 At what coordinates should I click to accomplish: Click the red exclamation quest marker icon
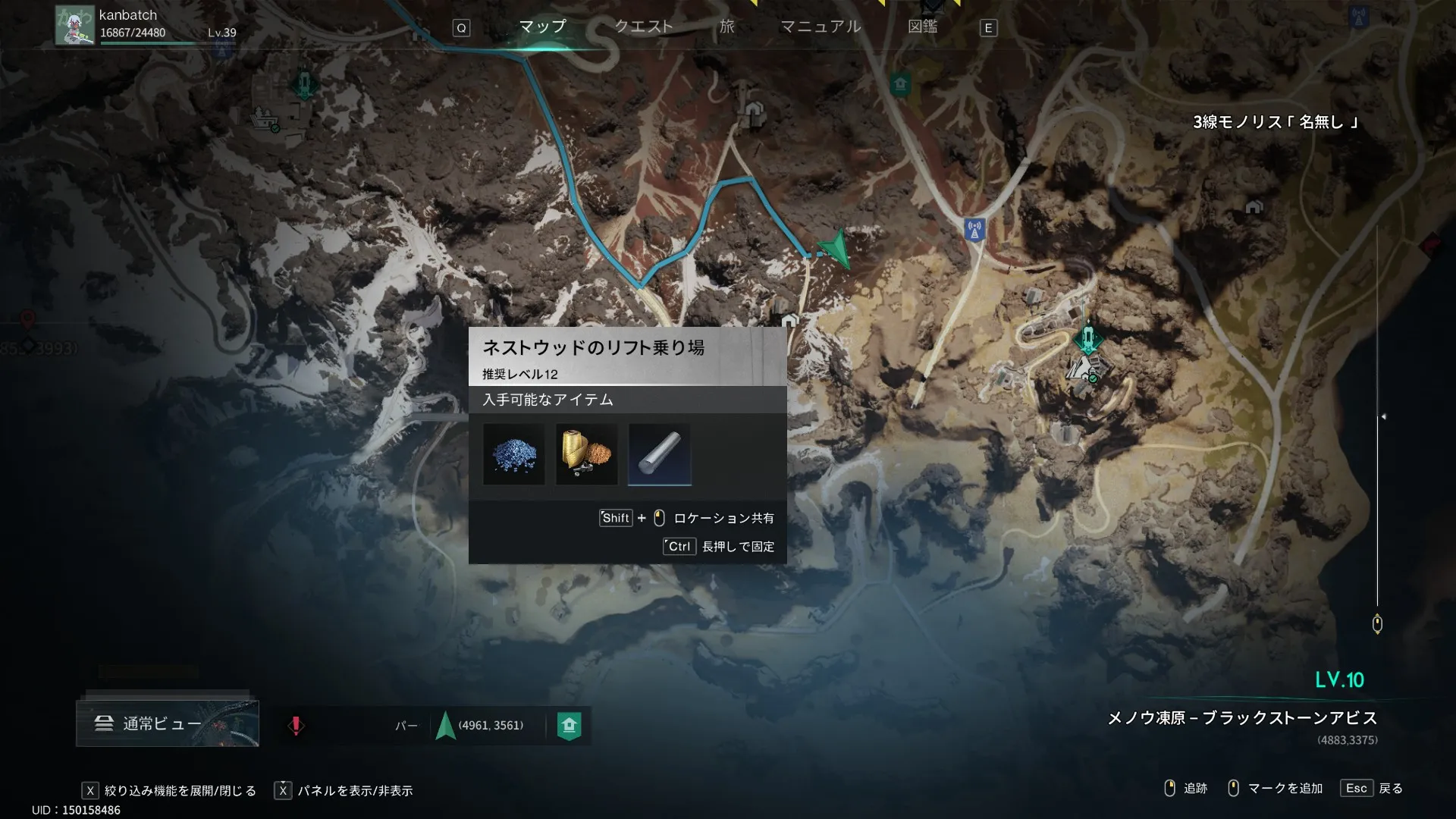click(x=296, y=726)
